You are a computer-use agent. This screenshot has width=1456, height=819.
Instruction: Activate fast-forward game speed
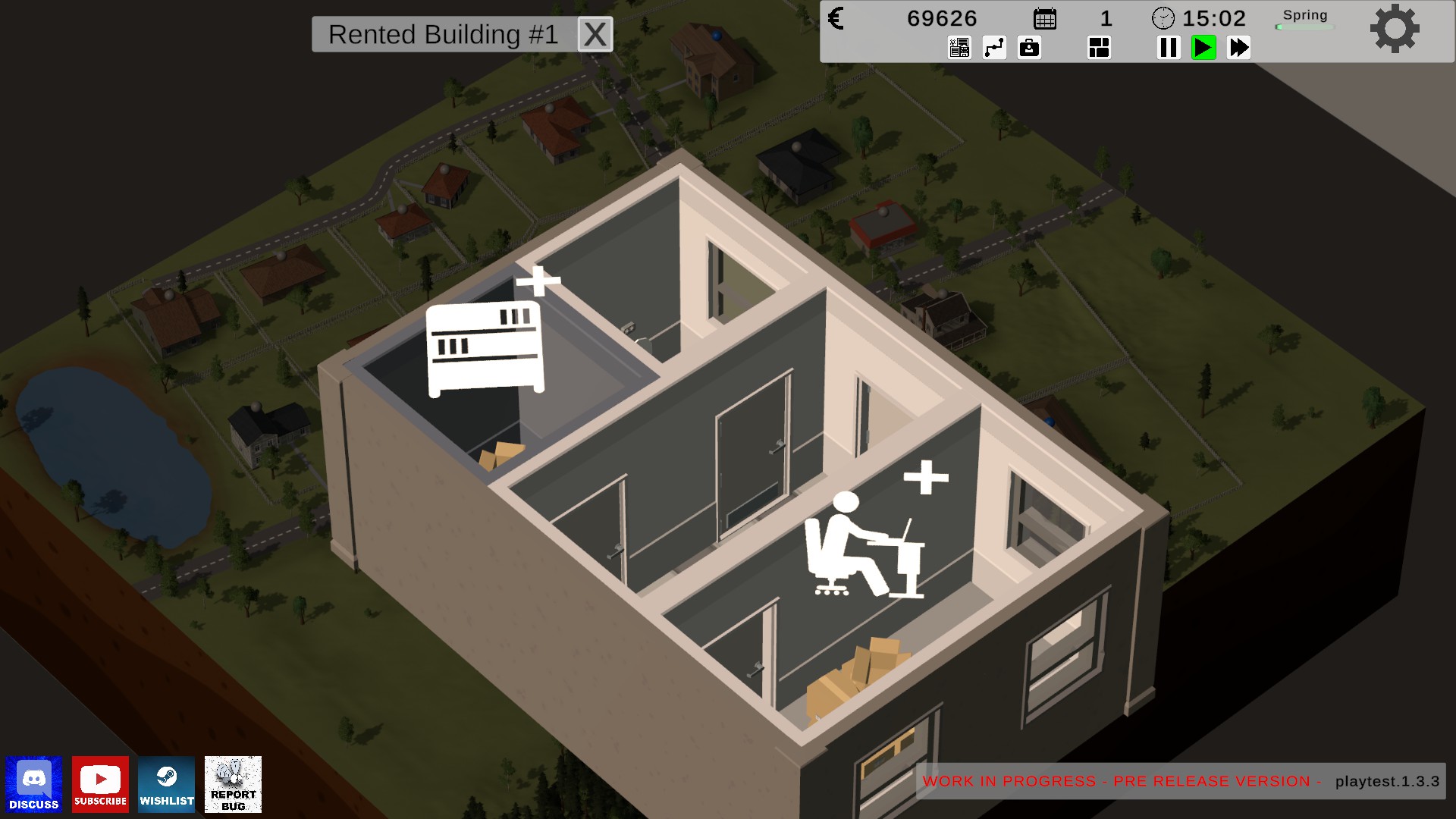[x=1238, y=48]
